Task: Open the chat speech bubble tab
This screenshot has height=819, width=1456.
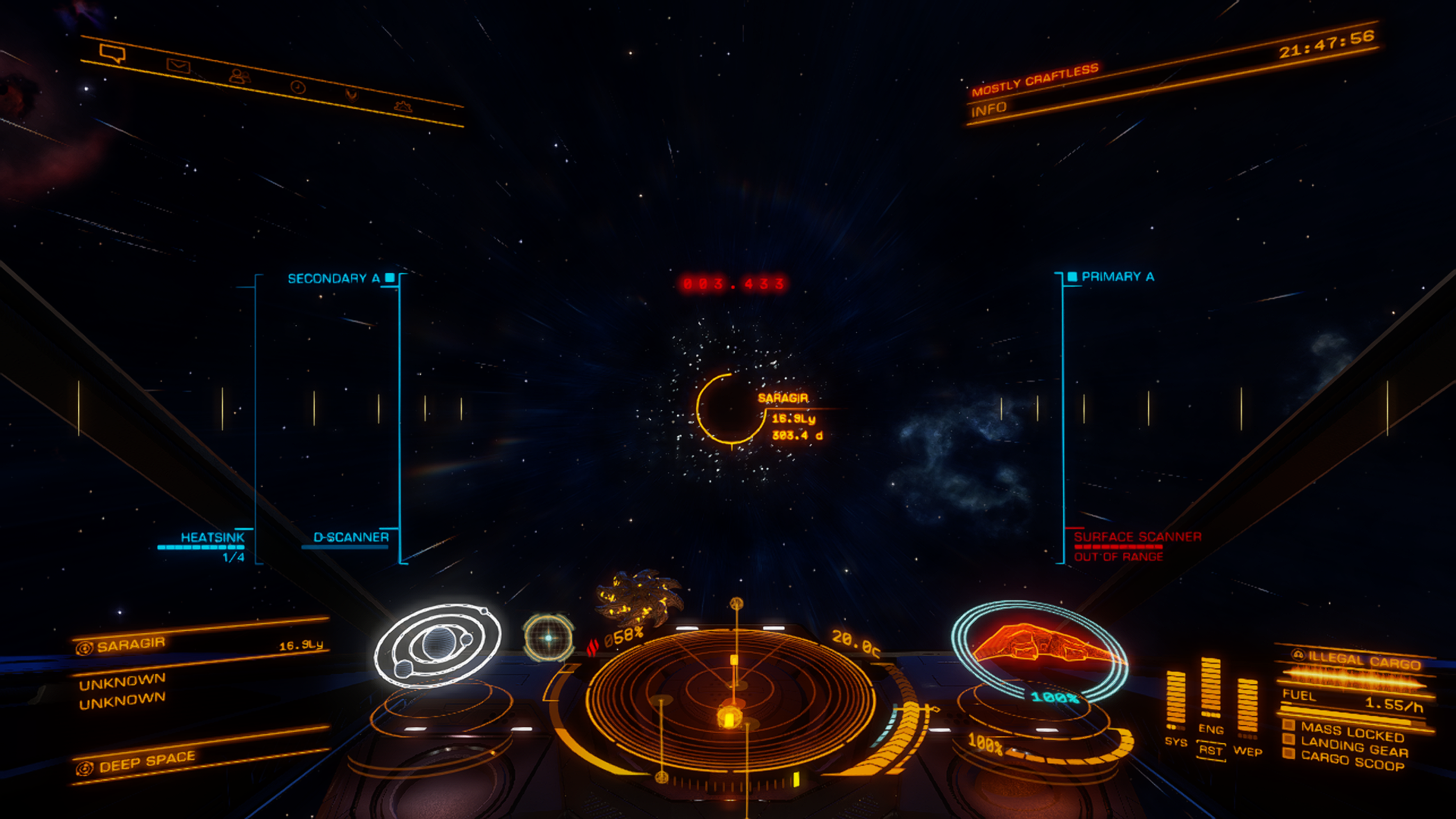Action: tap(112, 53)
